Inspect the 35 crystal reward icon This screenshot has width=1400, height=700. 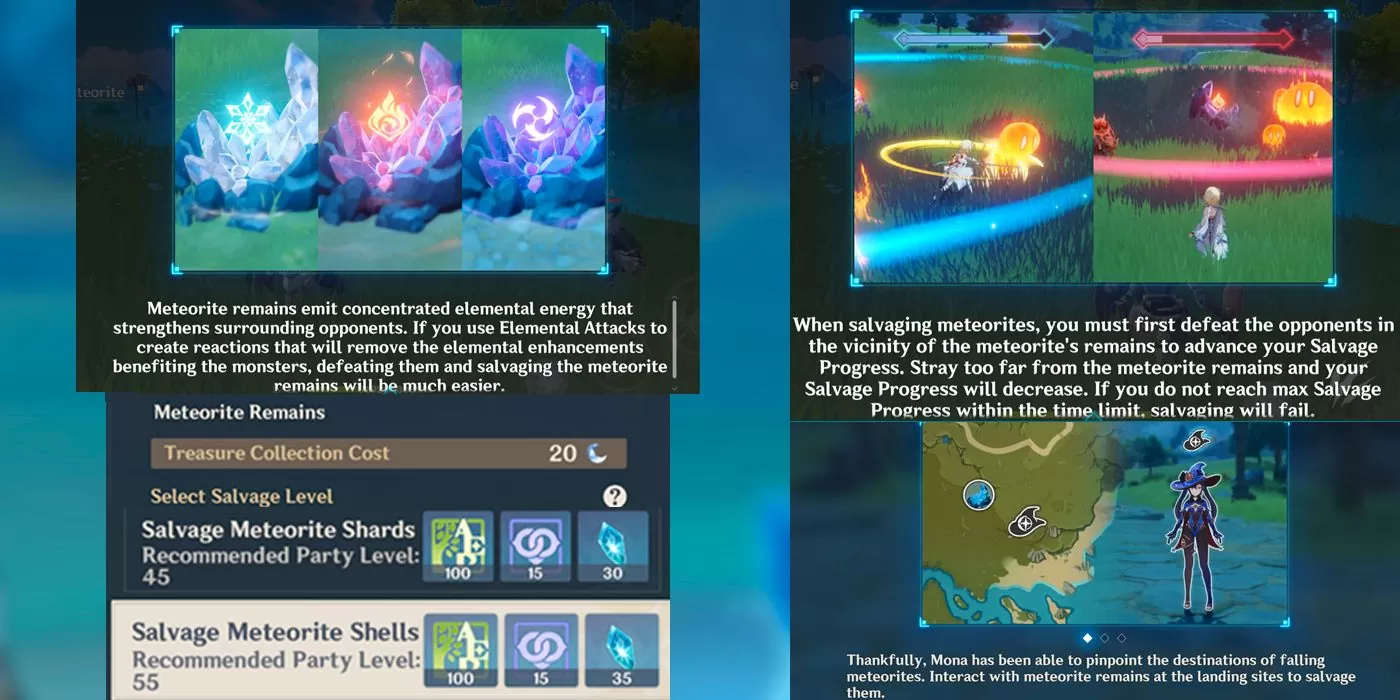621,649
